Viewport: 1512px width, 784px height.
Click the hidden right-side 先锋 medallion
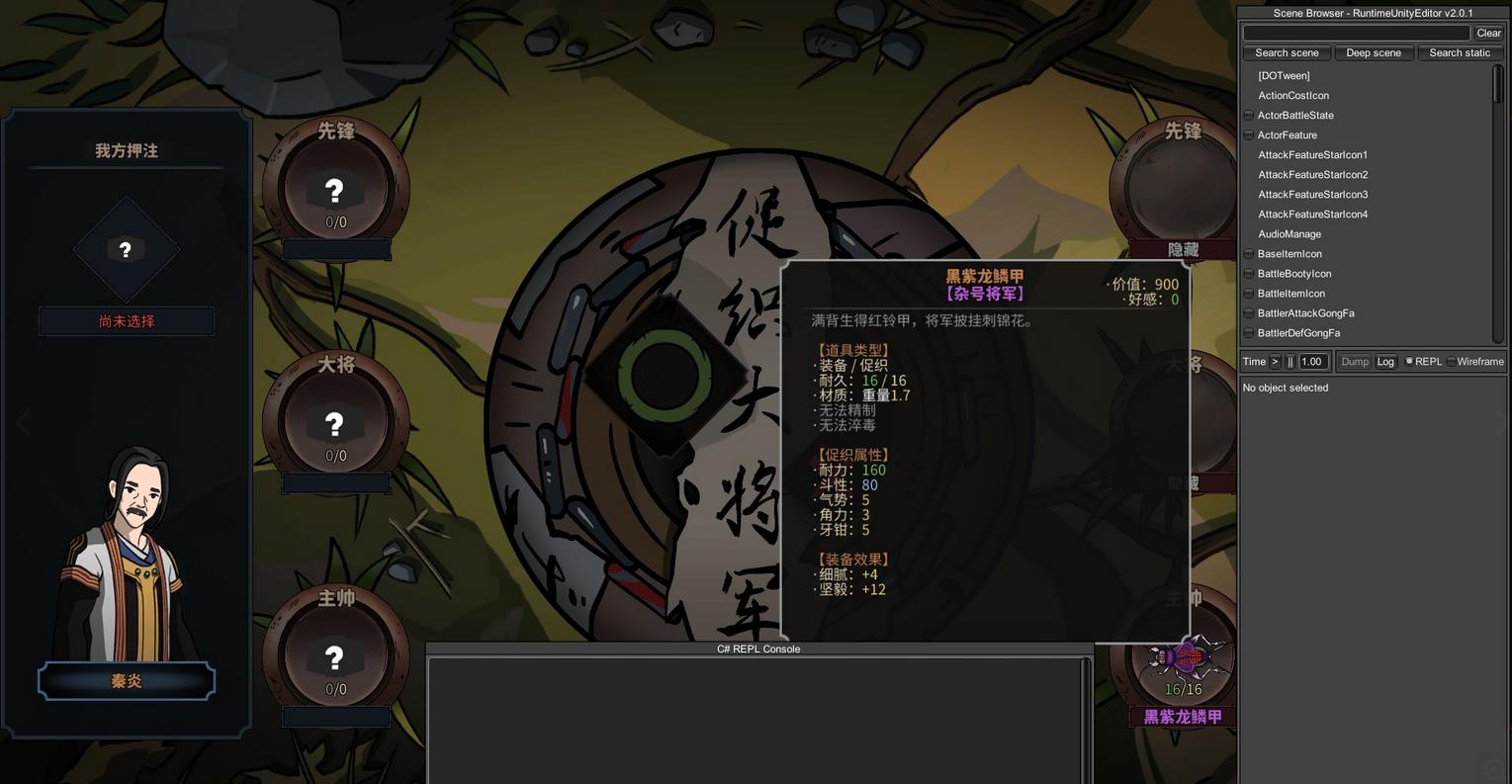[1174, 183]
